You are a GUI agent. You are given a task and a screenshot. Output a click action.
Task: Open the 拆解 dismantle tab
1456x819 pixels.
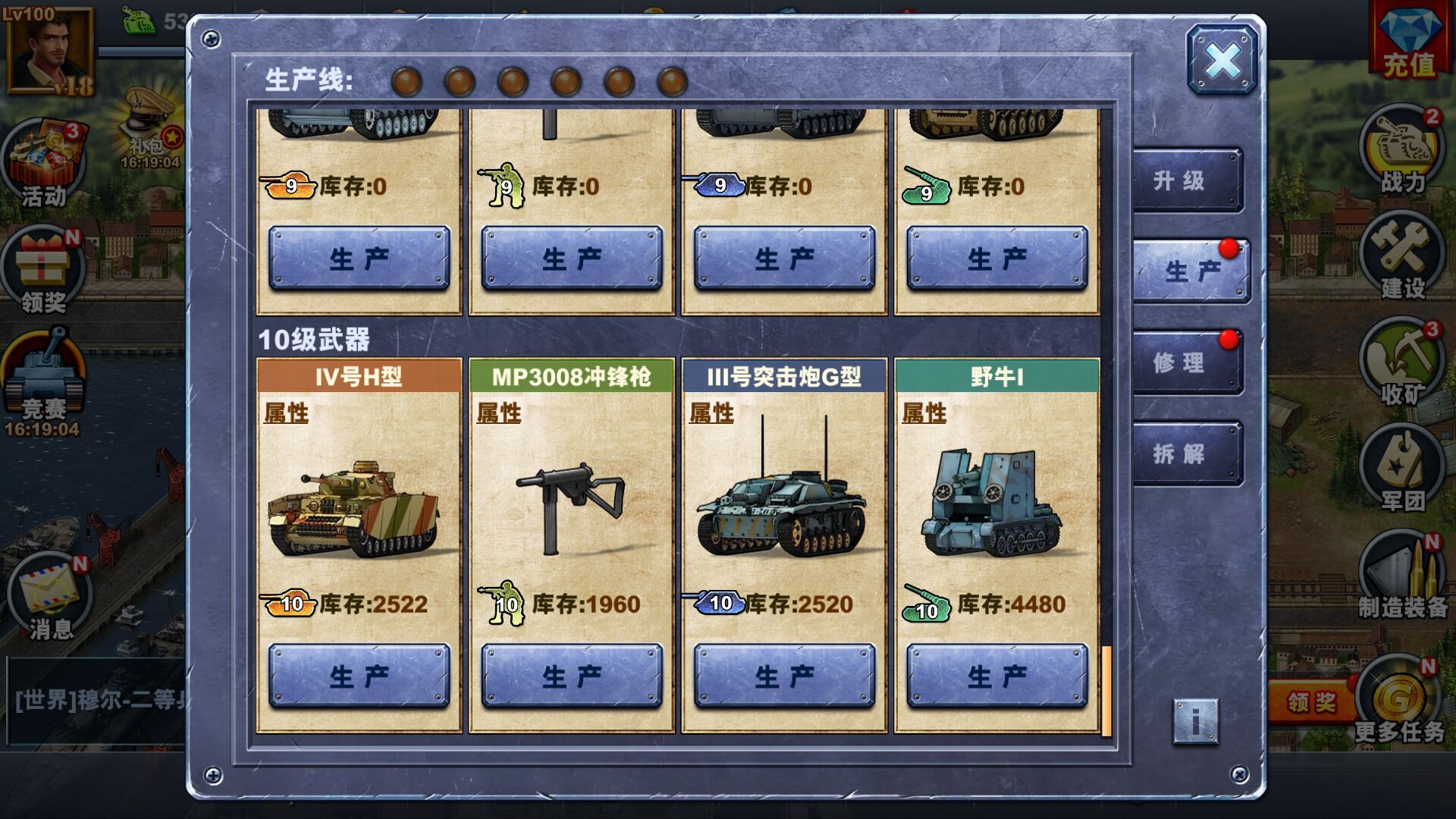[1188, 453]
